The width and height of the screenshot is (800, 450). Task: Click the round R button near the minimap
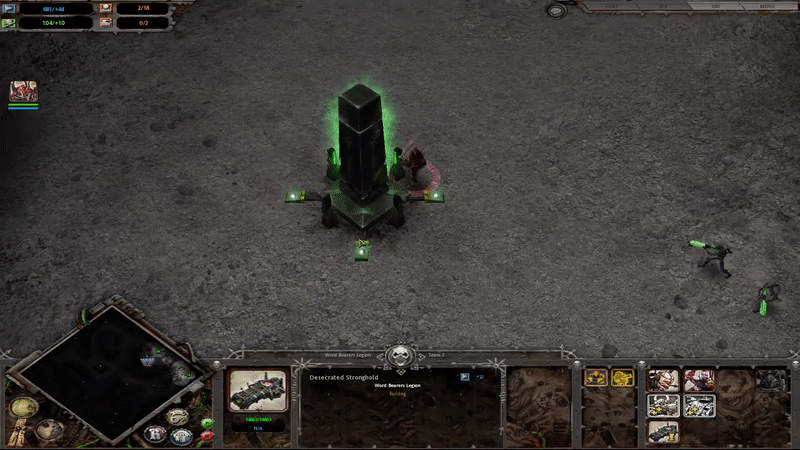155,434
